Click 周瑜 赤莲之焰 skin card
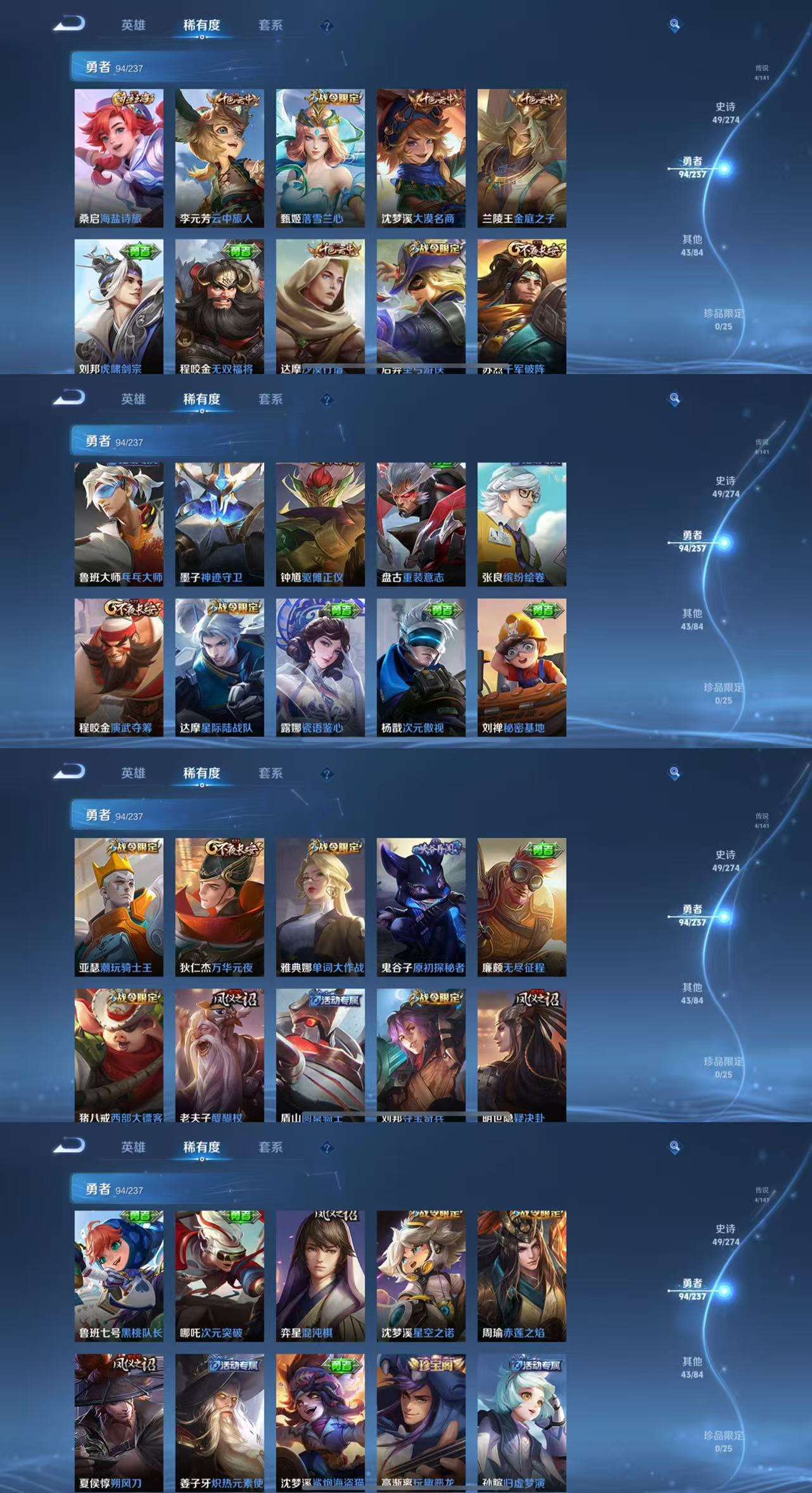 [521, 1277]
